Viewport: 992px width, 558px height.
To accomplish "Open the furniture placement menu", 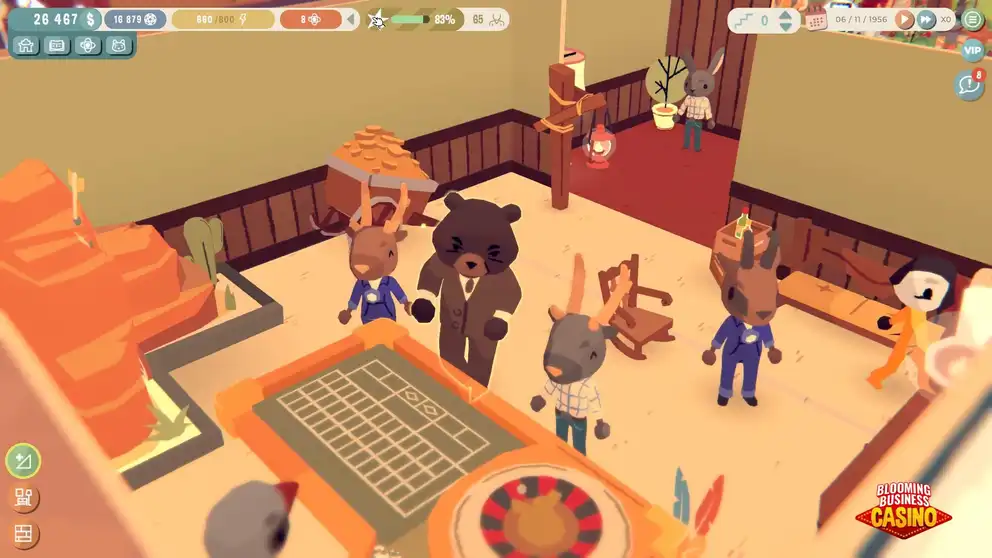I will pos(21,498).
